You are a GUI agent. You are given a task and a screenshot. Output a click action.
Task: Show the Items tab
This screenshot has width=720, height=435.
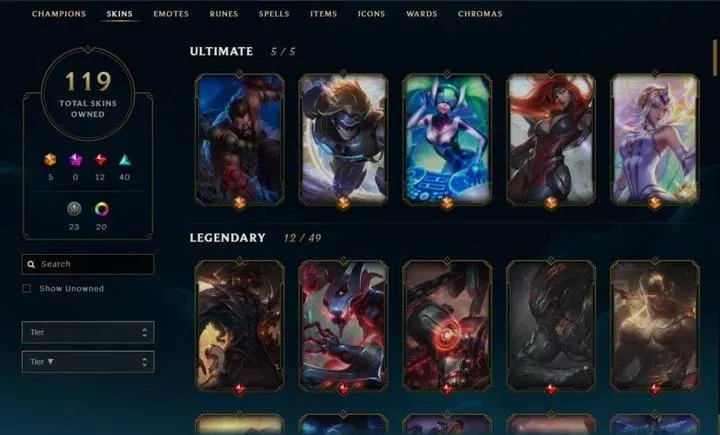(x=323, y=15)
